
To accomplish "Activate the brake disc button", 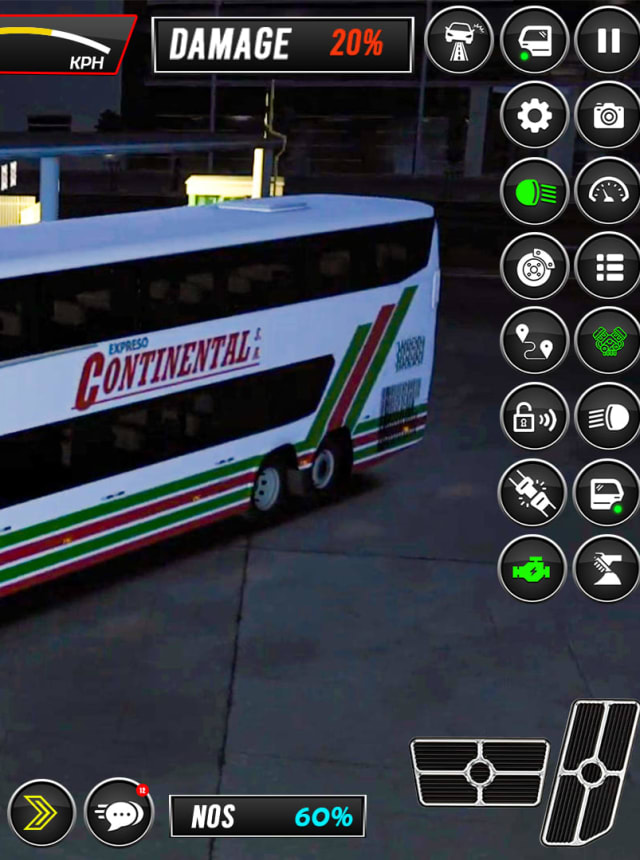I will tap(534, 266).
